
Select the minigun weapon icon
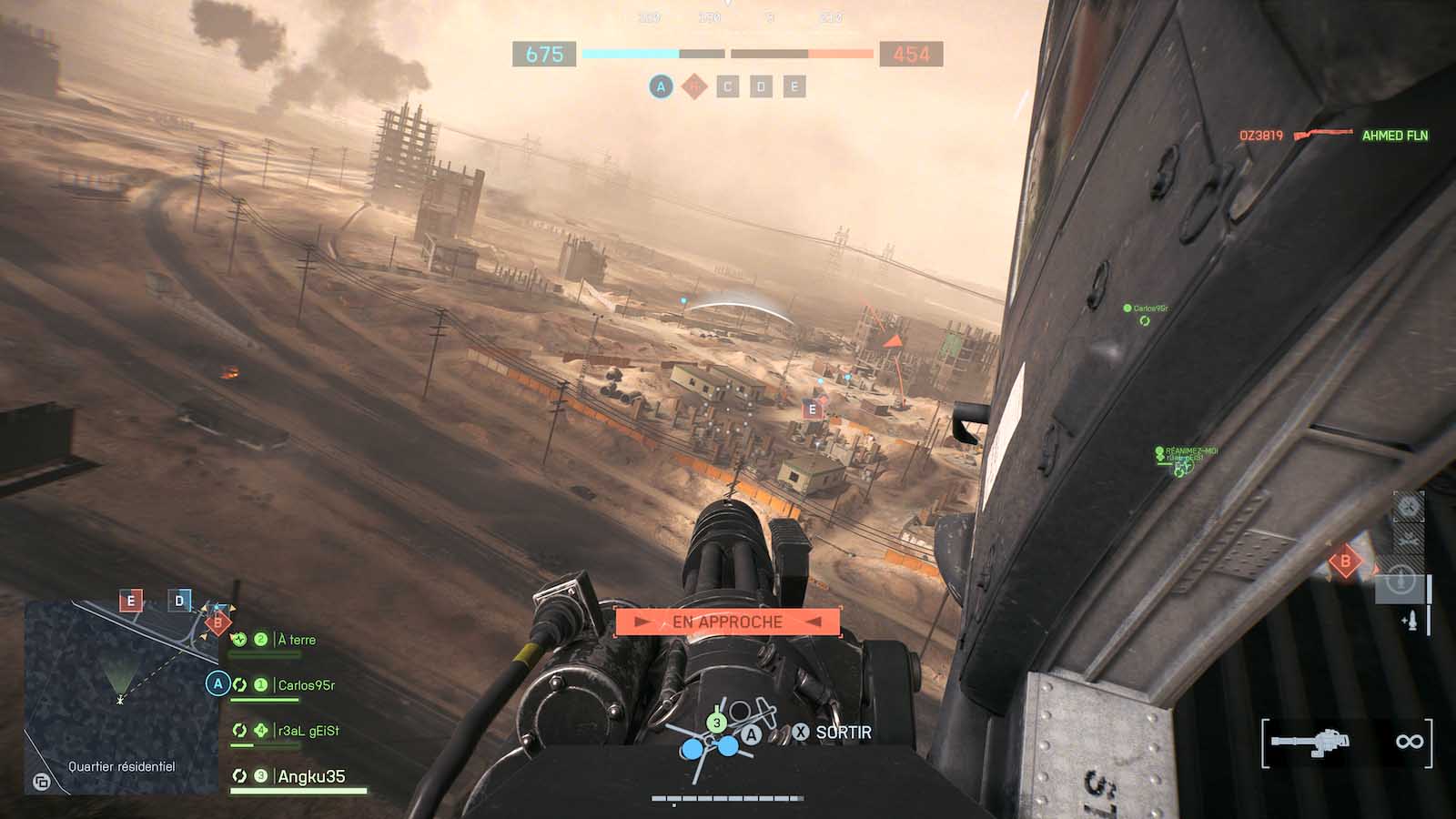[1310, 742]
